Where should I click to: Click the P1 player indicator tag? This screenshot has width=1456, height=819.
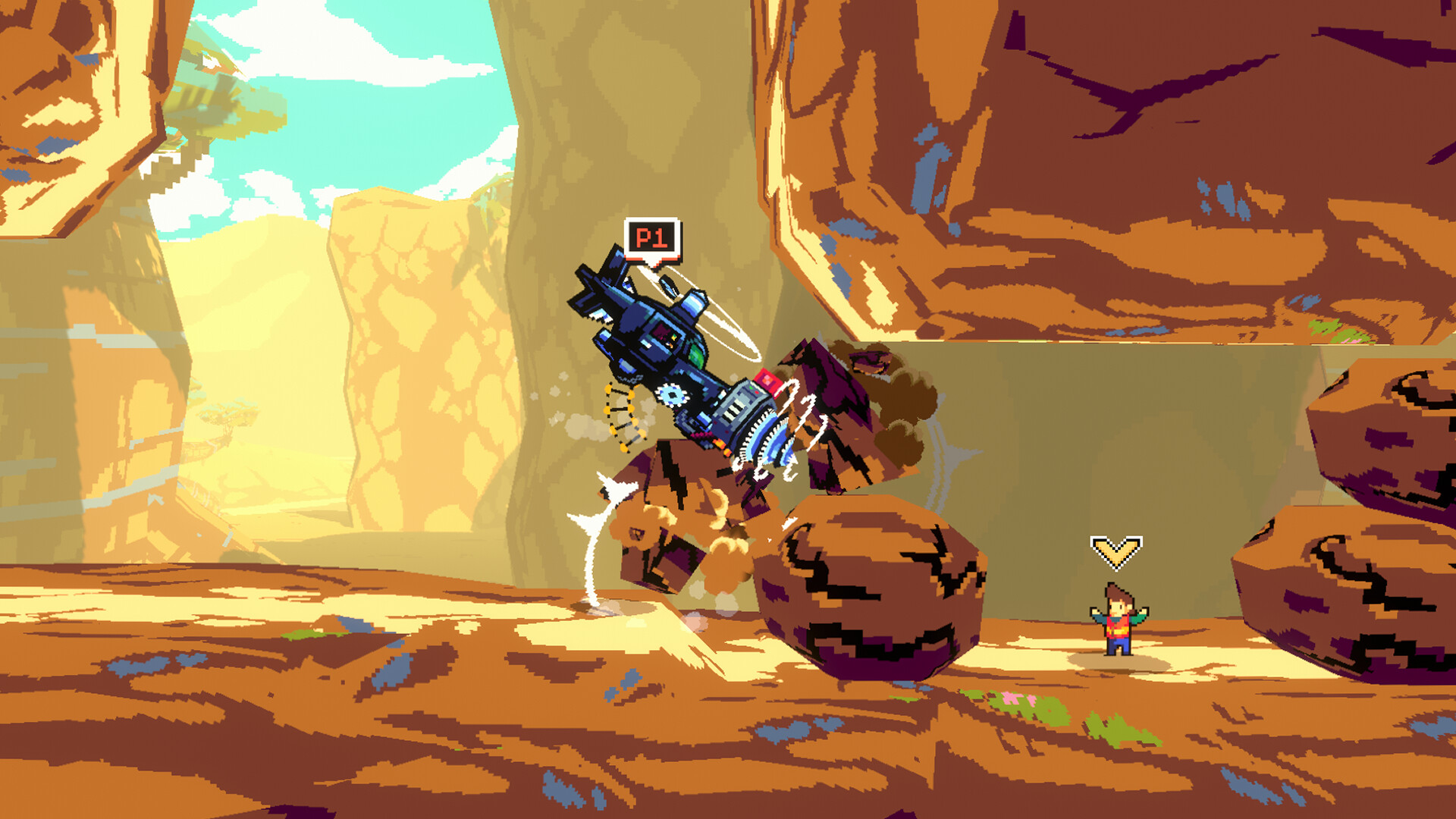(653, 238)
